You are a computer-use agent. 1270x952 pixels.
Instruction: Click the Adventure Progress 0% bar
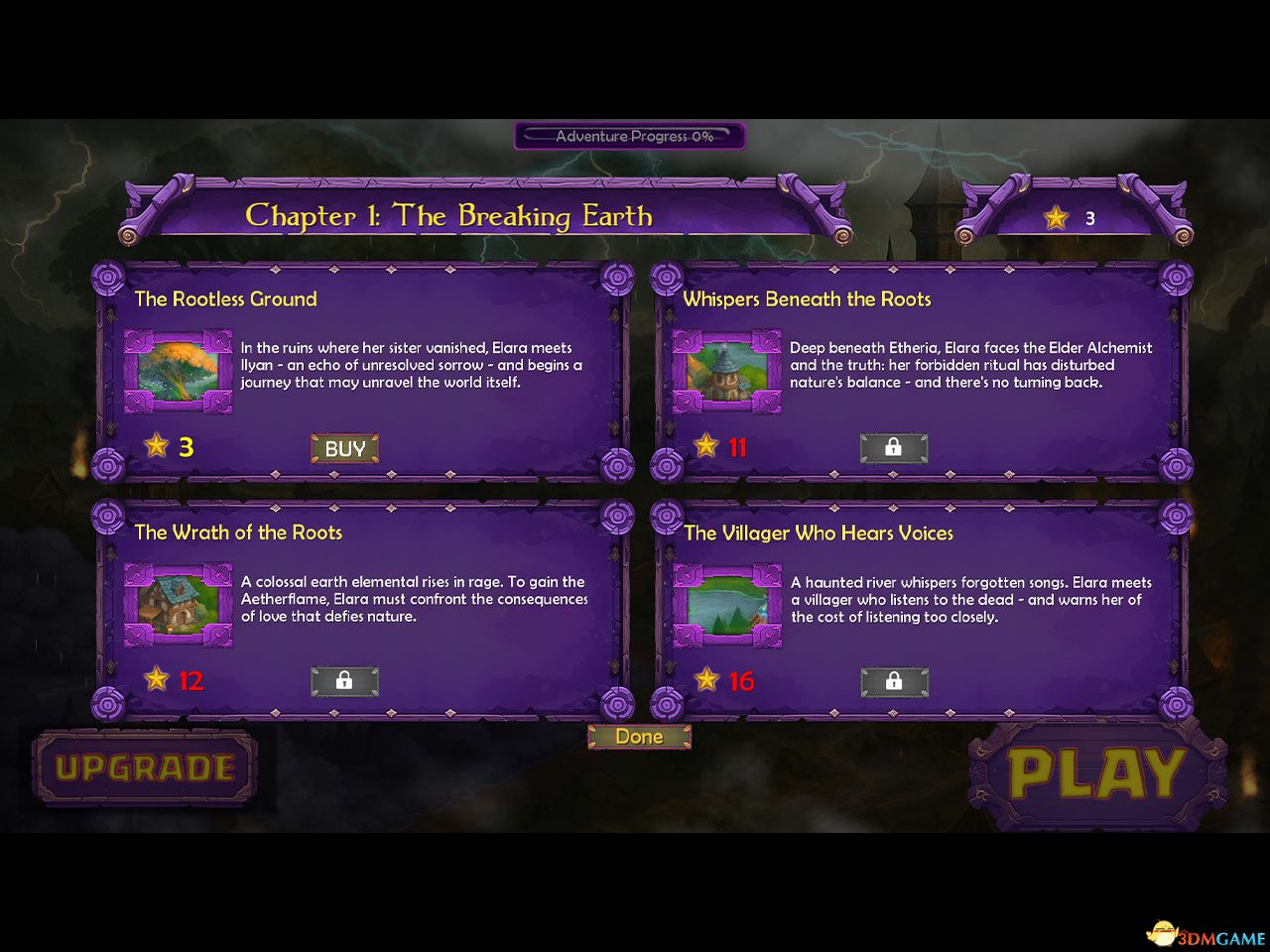(x=631, y=136)
